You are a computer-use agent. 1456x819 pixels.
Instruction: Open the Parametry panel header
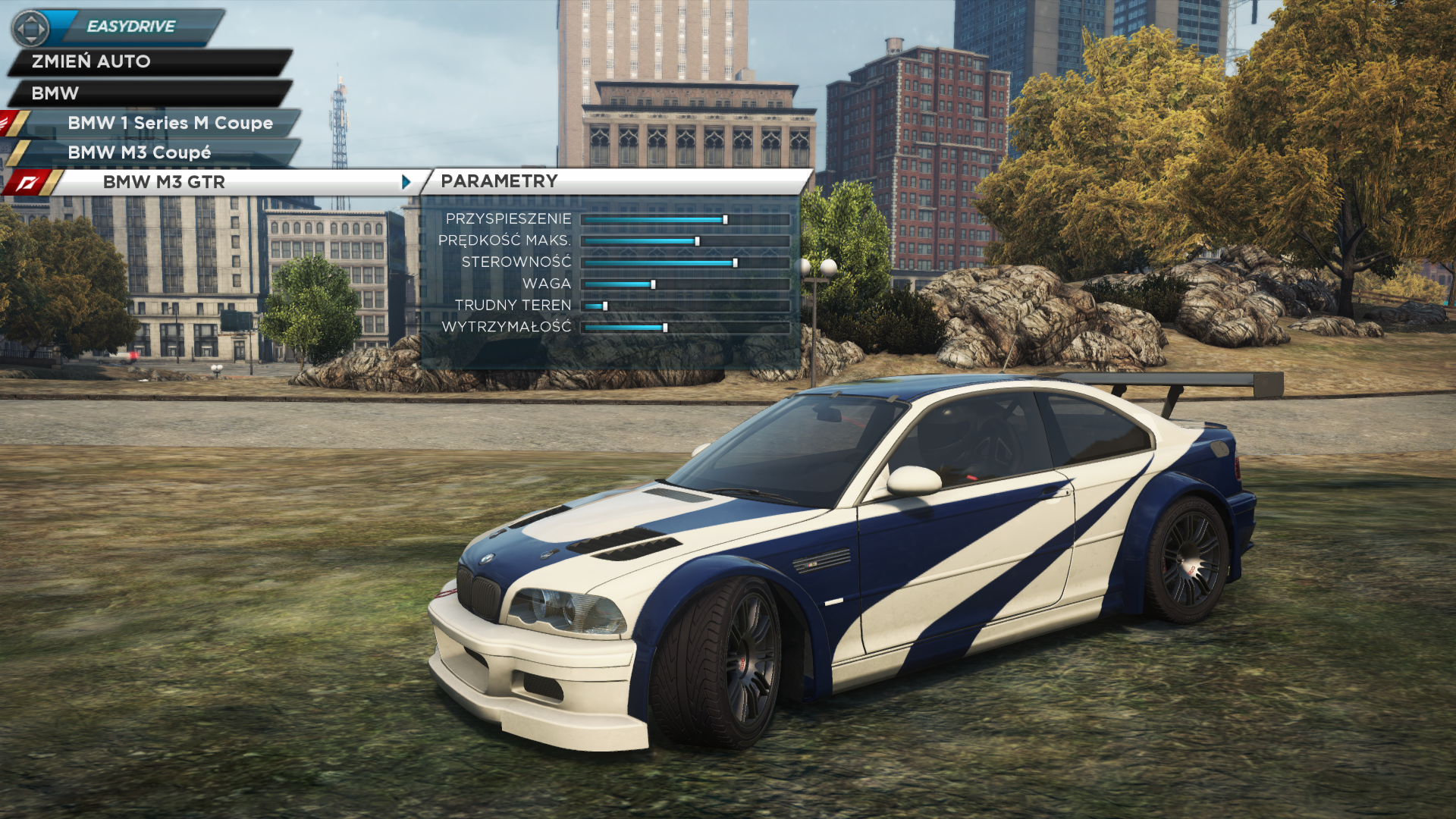pos(614,181)
